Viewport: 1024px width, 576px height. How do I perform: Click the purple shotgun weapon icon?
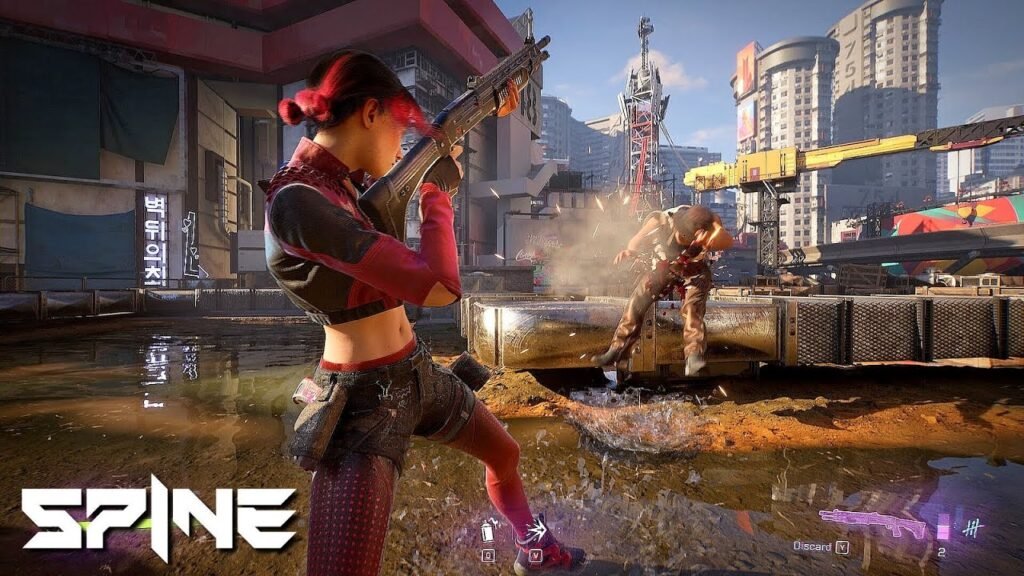[x=872, y=522]
